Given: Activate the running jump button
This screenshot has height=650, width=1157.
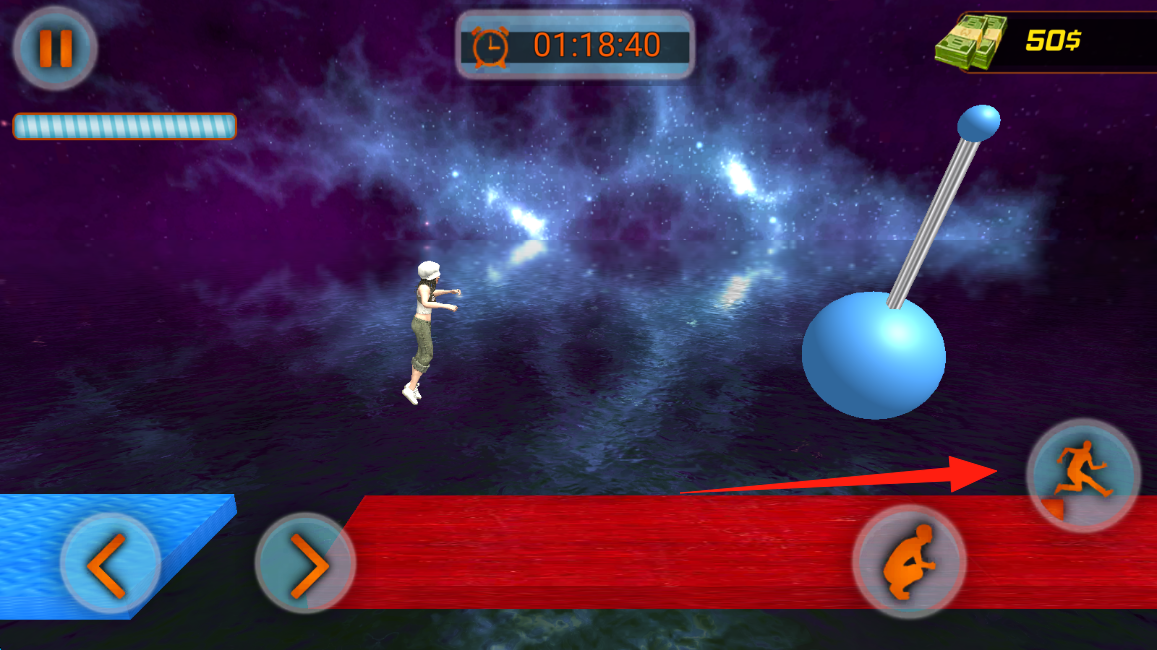Looking at the screenshot, I should point(1083,475).
